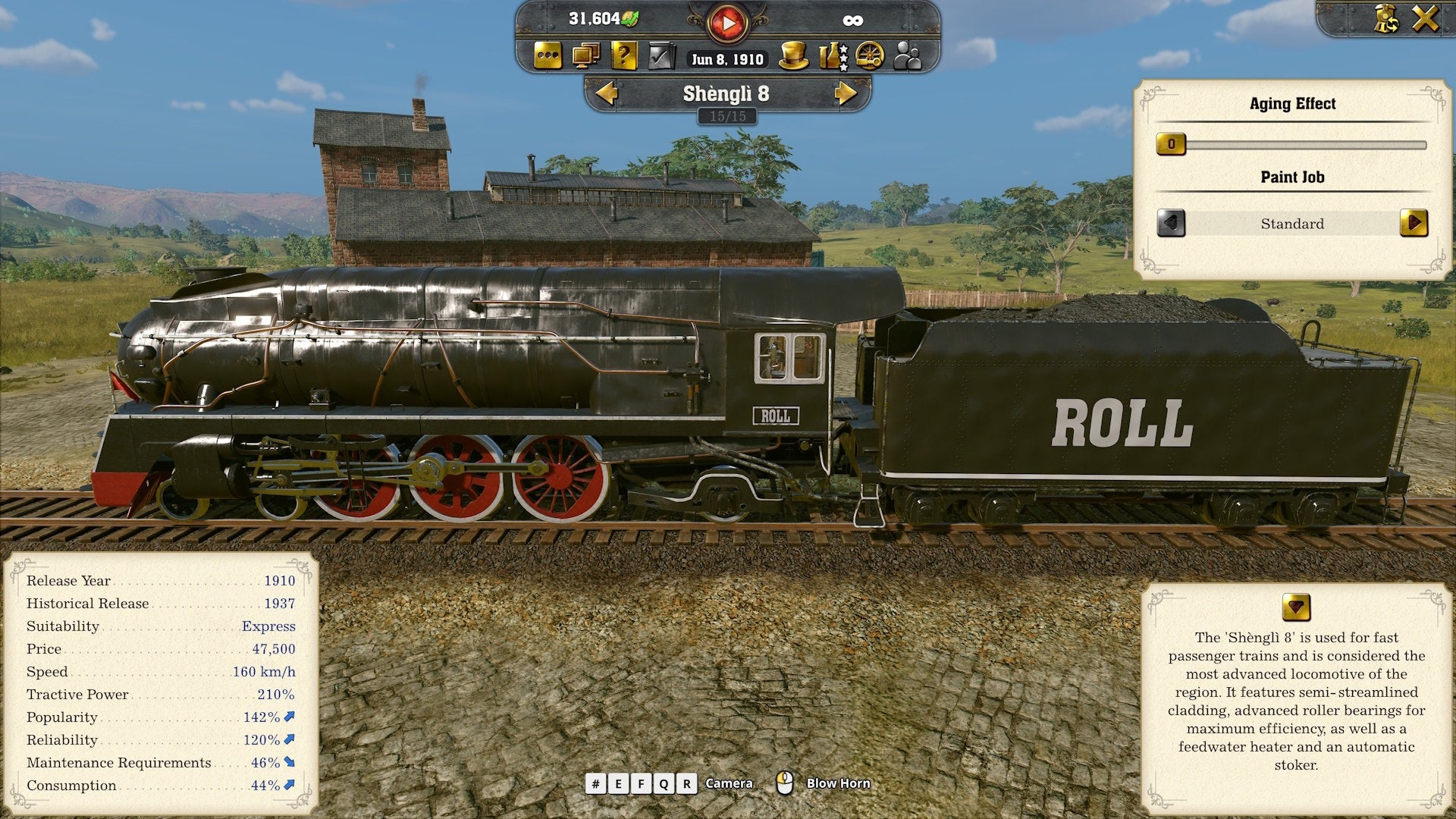The height and width of the screenshot is (819, 1456).
Task: Click the competitors people icon on the toolbar
Action: (x=908, y=57)
